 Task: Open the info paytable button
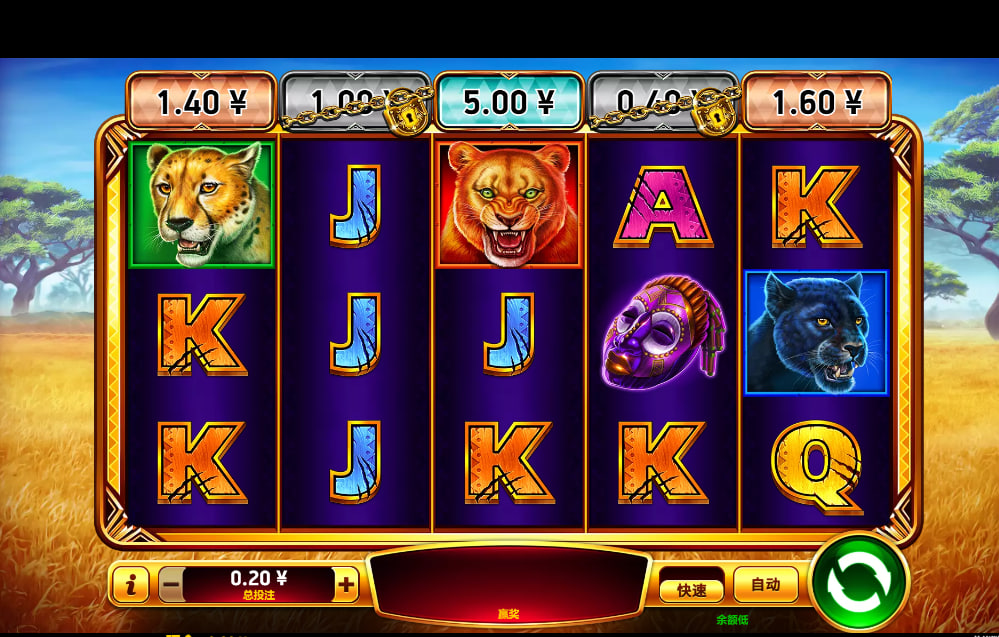pos(131,585)
